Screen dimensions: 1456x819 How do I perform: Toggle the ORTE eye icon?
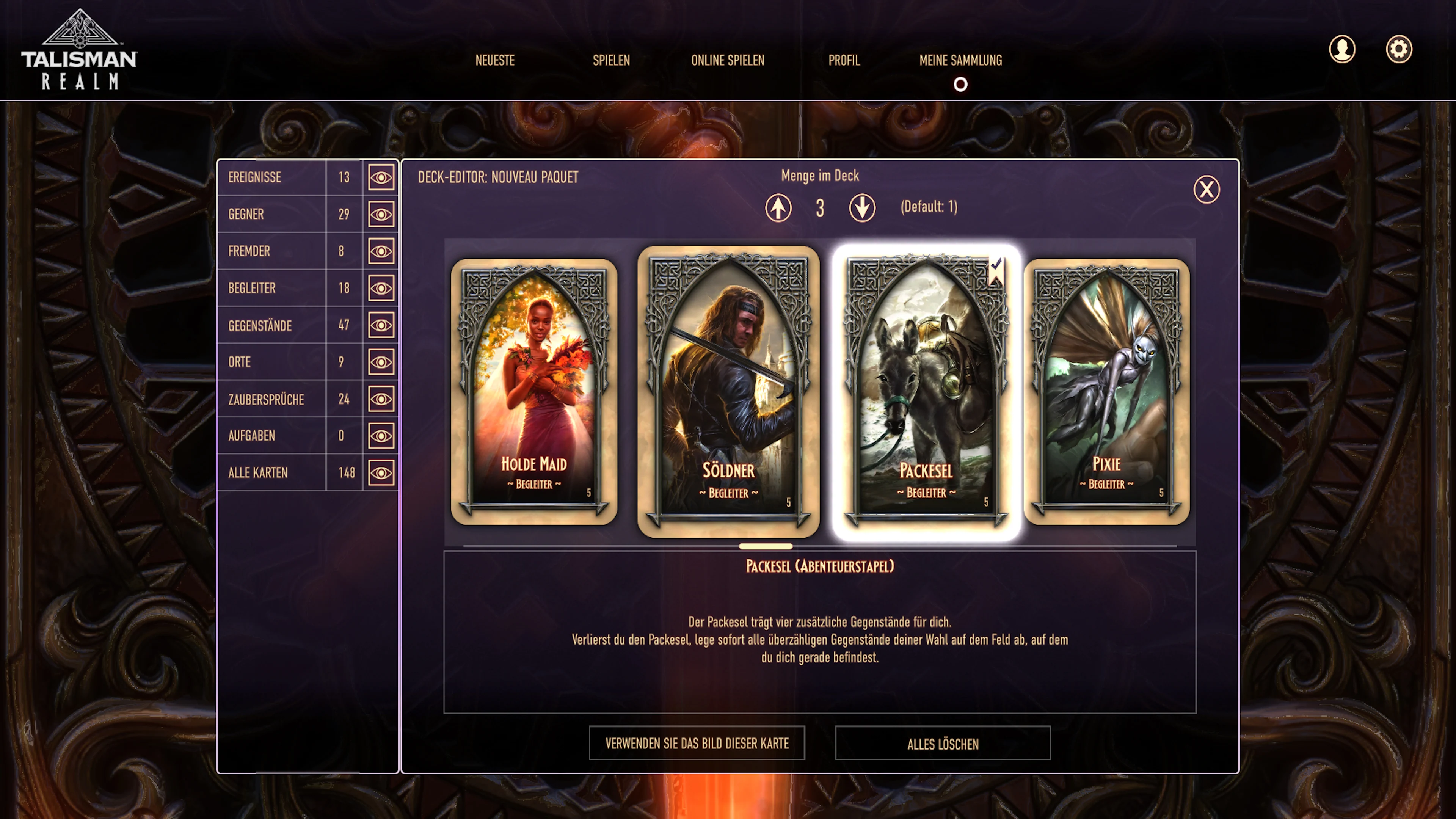tap(381, 362)
